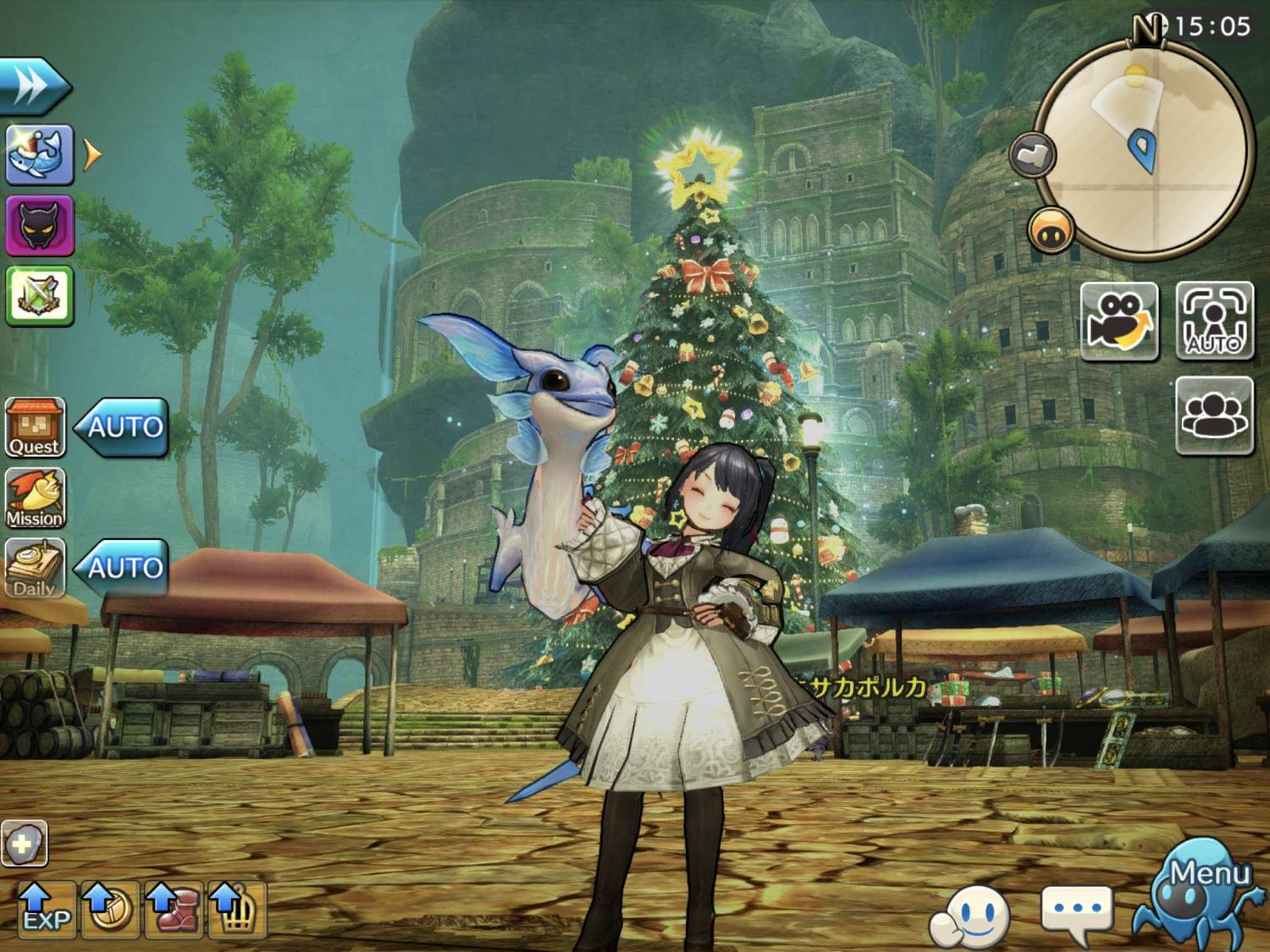Open the Daily tasks book
Viewport: 1270px width, 952px height.
click(35, 568)
